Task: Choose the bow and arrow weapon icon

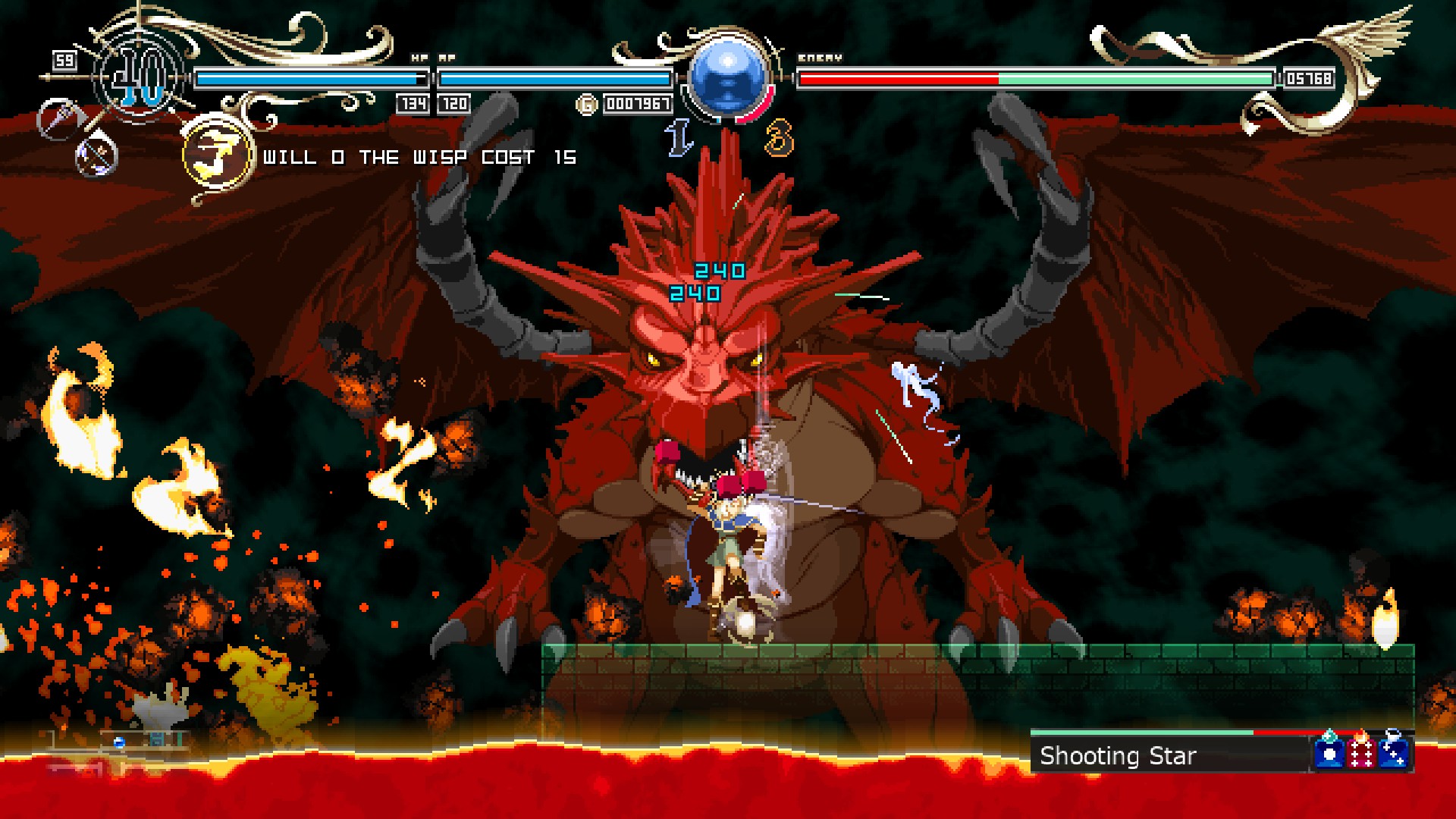Action: click(x=96, y=157)
